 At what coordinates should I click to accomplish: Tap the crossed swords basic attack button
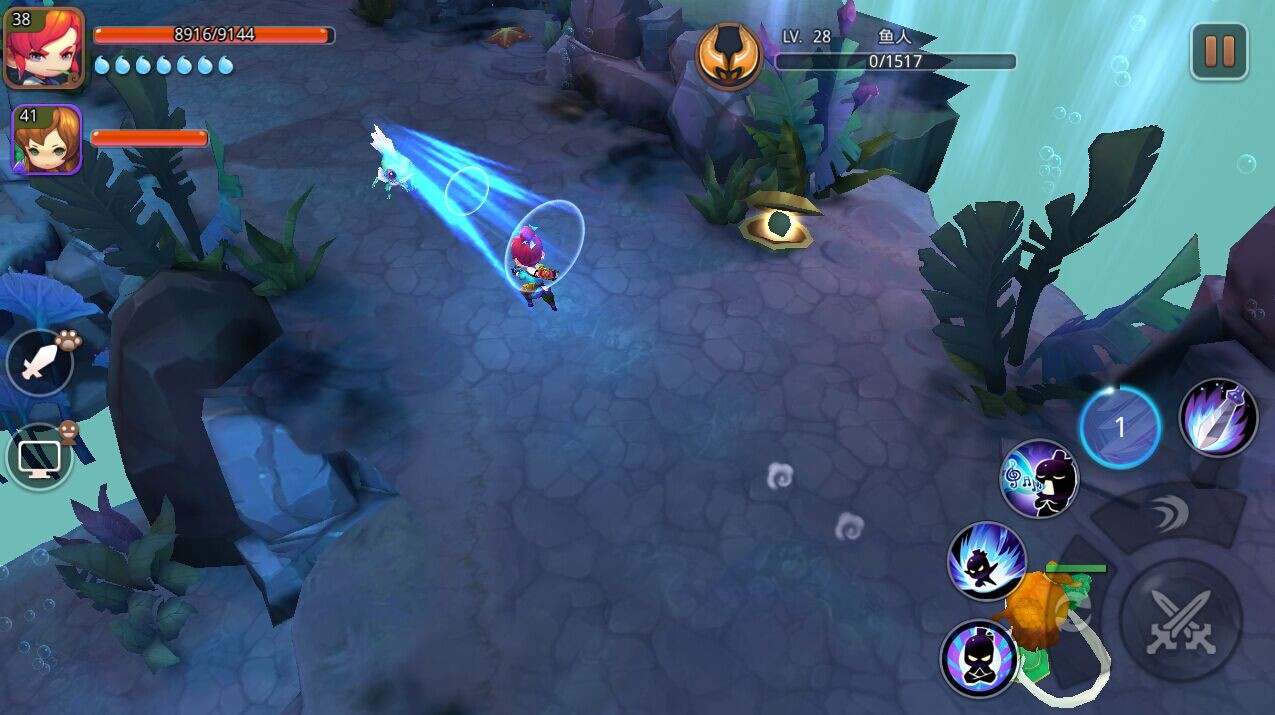click(1180, 620)
